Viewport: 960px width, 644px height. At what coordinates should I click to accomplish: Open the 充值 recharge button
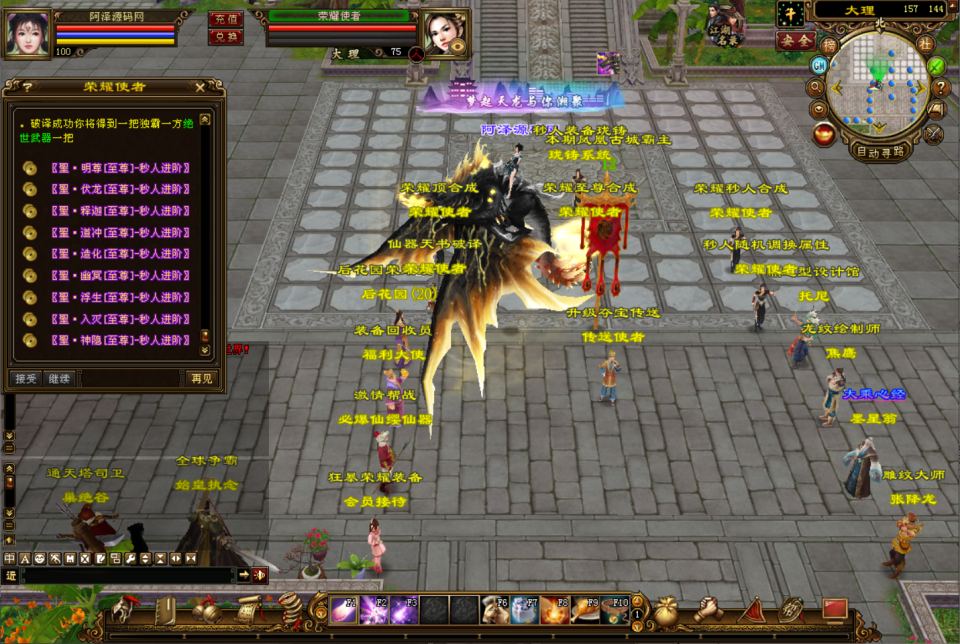(226, 18)
